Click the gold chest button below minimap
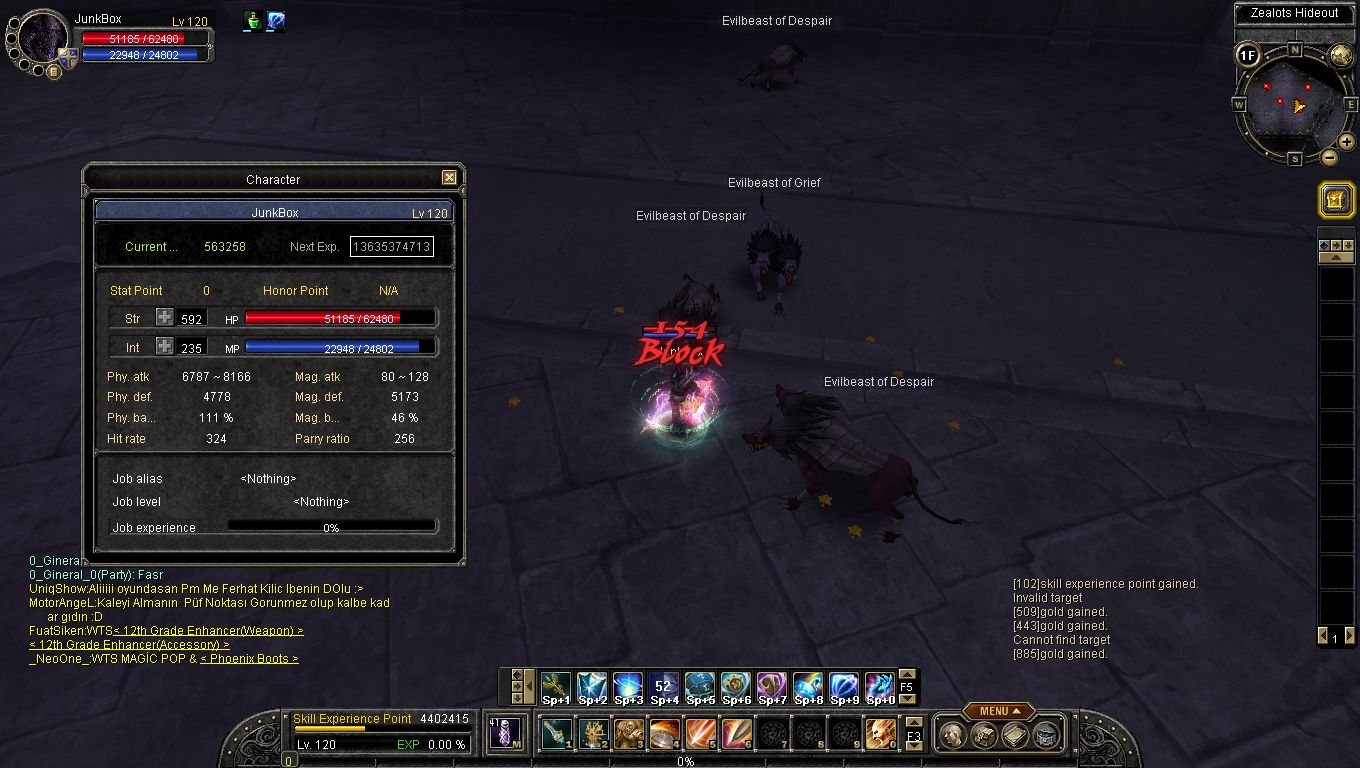 (1335, 200)
